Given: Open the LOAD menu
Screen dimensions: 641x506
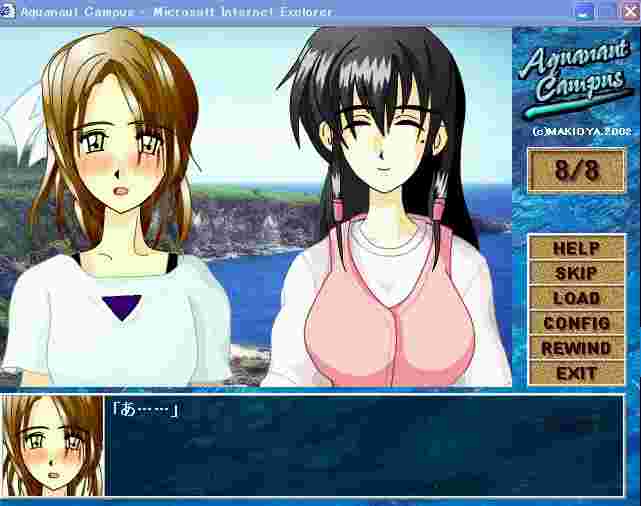Looking at the screenshot, I should (576, 298).
